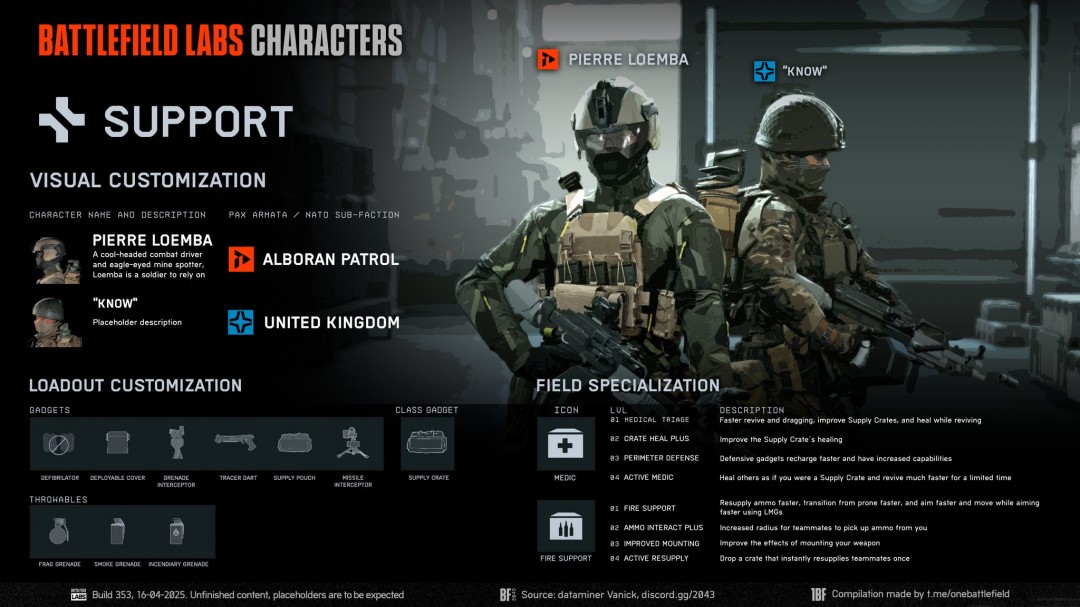Choose the Incendiary Grenade throwable

(176, 531)
